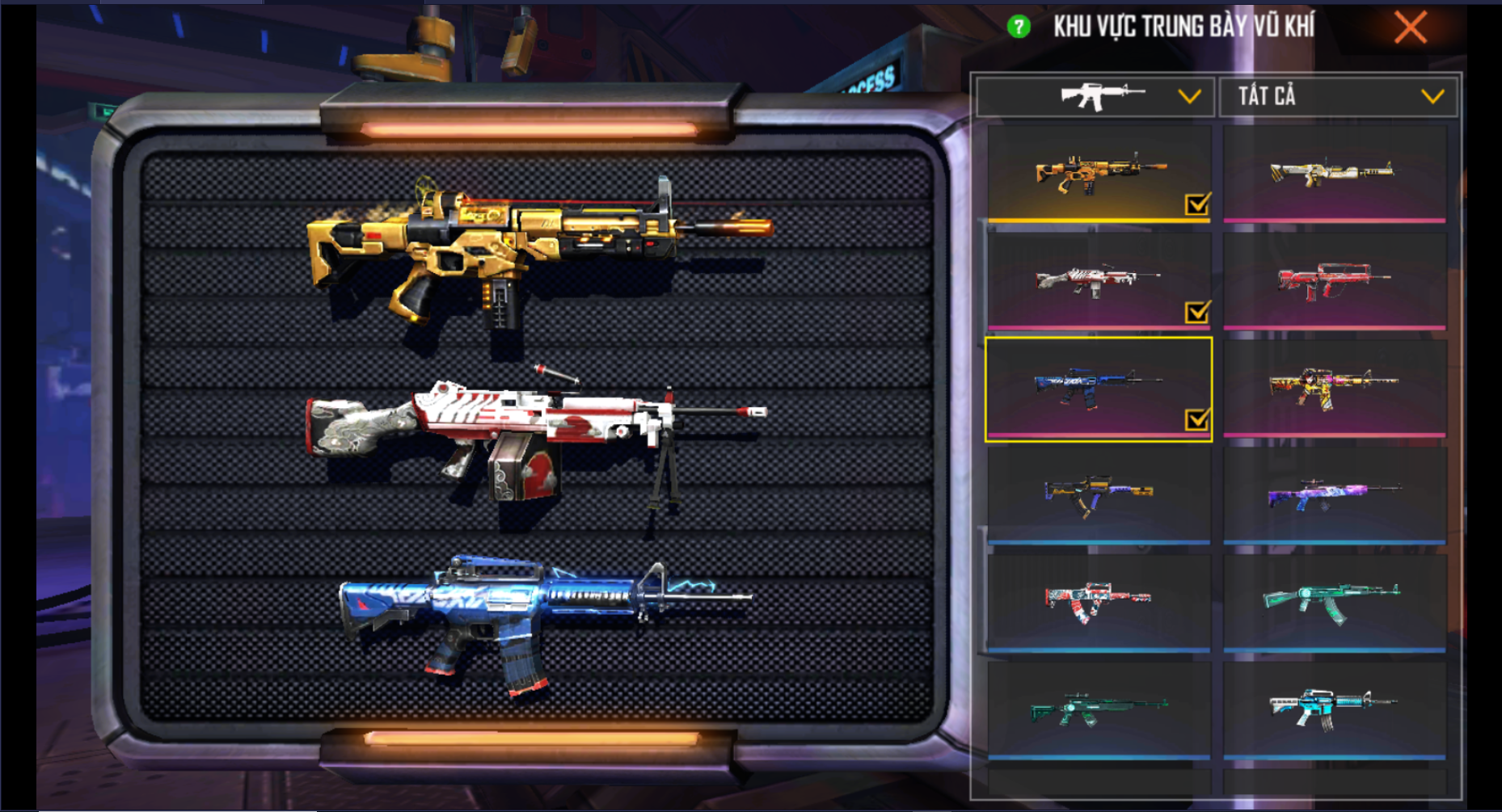Toggle the tiger machine gun display checkbox
Image resolution: width=1502 pixels, height=812 pixels.
pyautogui.click(x=1197, y=312)
